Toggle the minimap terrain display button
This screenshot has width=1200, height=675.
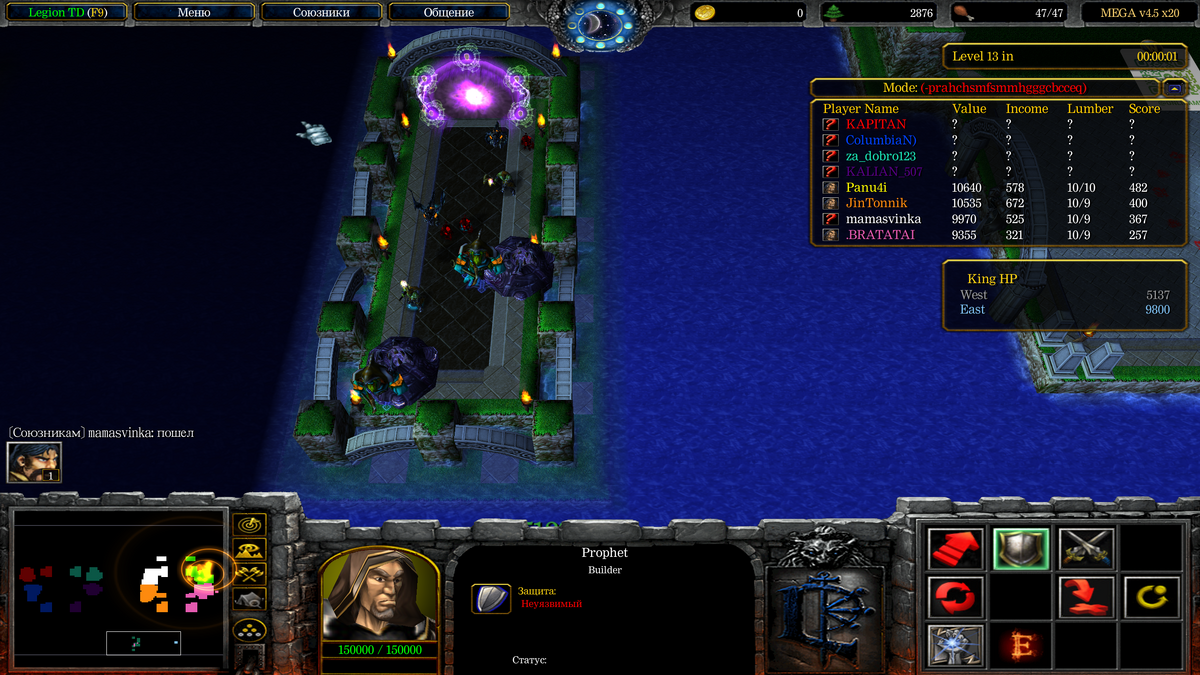coord(249,549)
